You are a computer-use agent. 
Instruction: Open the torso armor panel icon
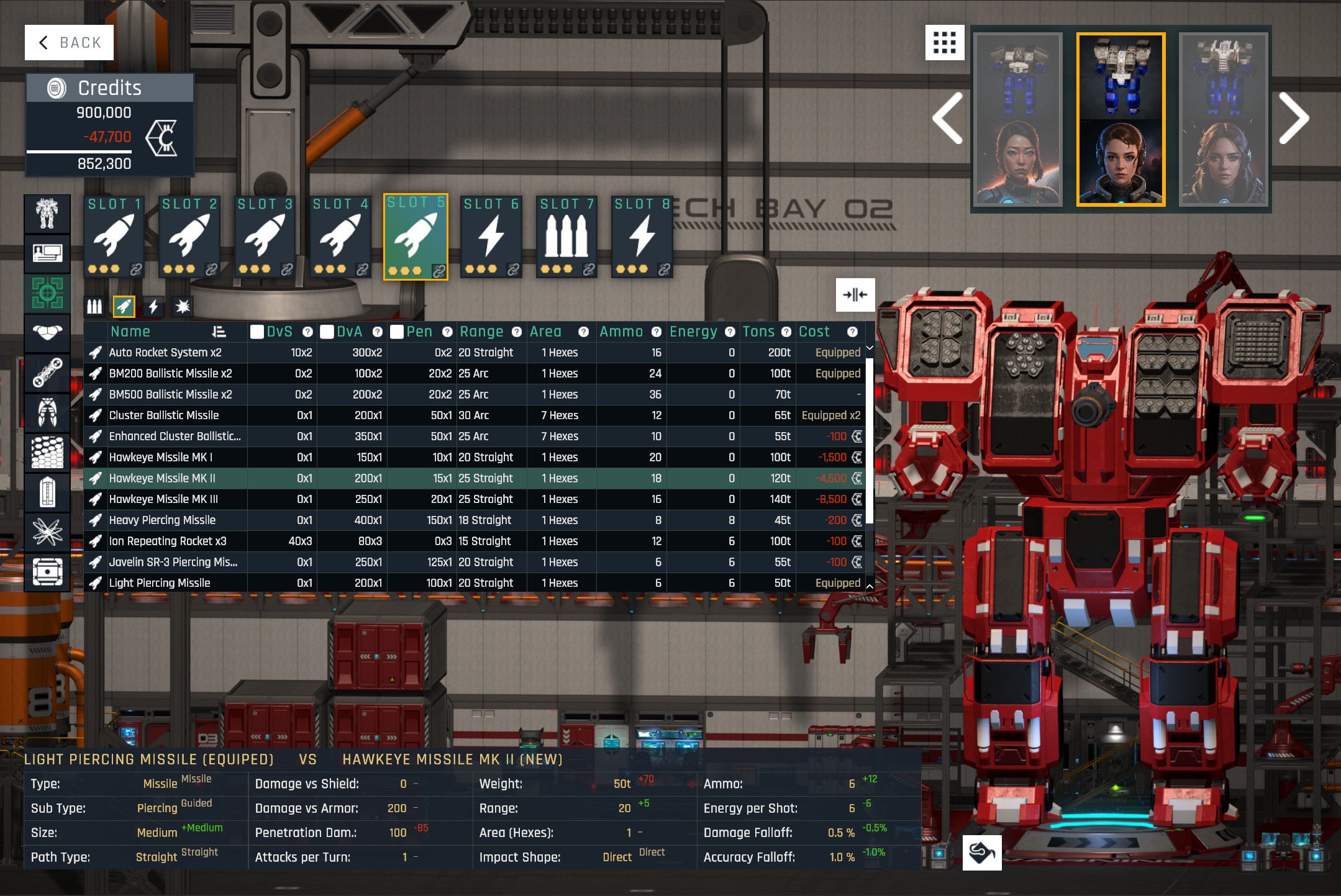coord(47,332)
